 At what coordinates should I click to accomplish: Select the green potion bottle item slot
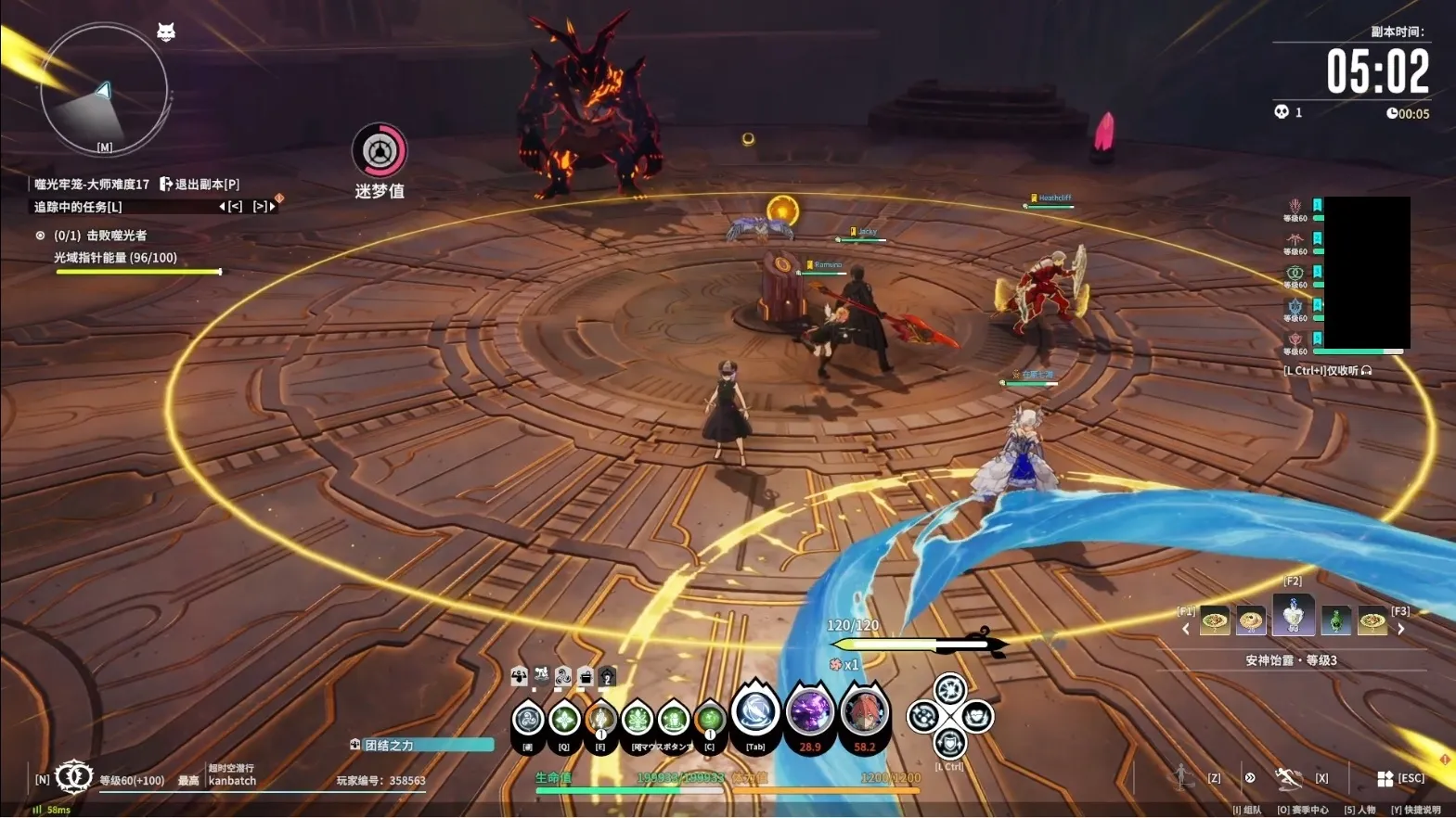tap(1334, 620)
